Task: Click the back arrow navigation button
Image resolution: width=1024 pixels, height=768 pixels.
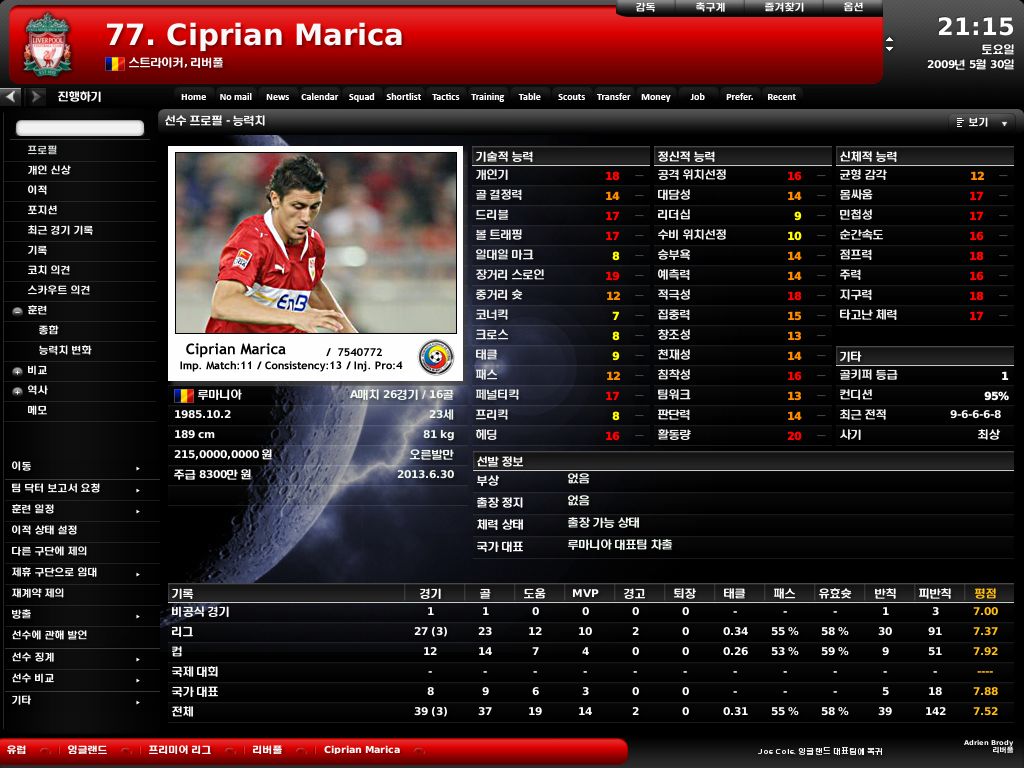Action: pyautogui.click(x=11, y=97)
